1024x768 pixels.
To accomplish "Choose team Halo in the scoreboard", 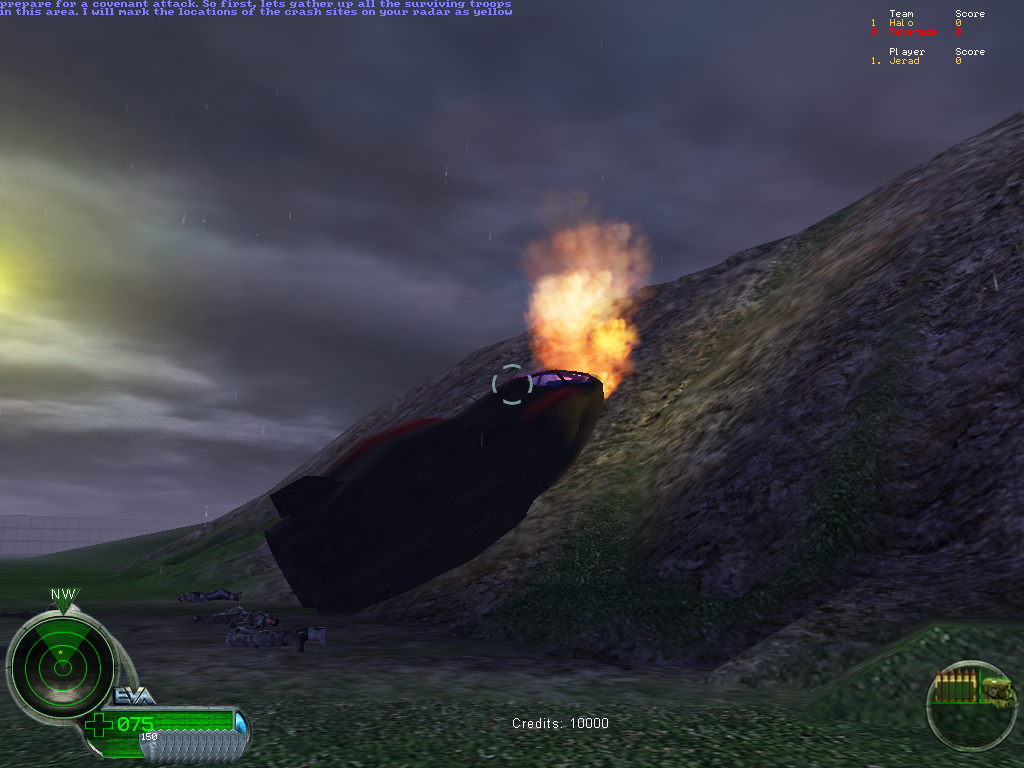I will pyautogui.click(x=901, y=23).
